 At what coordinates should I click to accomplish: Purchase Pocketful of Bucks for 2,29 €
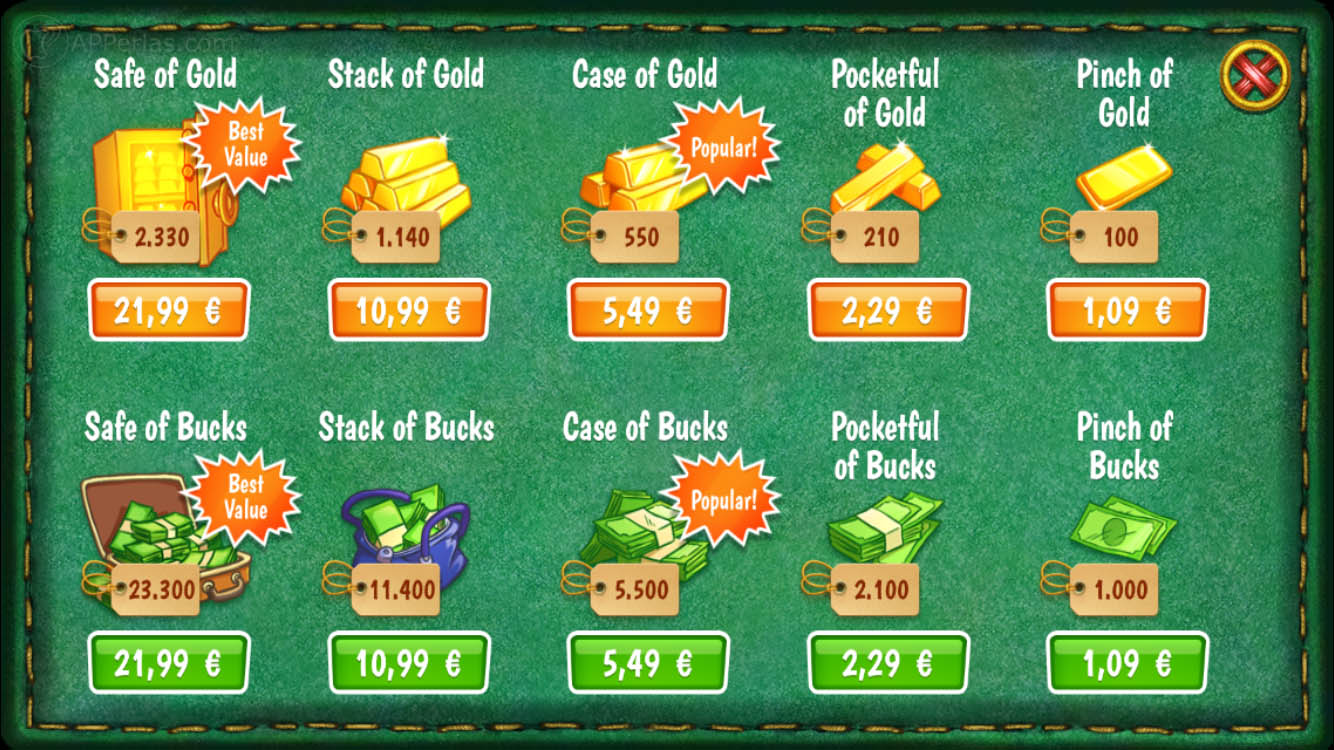coord(887,662)
